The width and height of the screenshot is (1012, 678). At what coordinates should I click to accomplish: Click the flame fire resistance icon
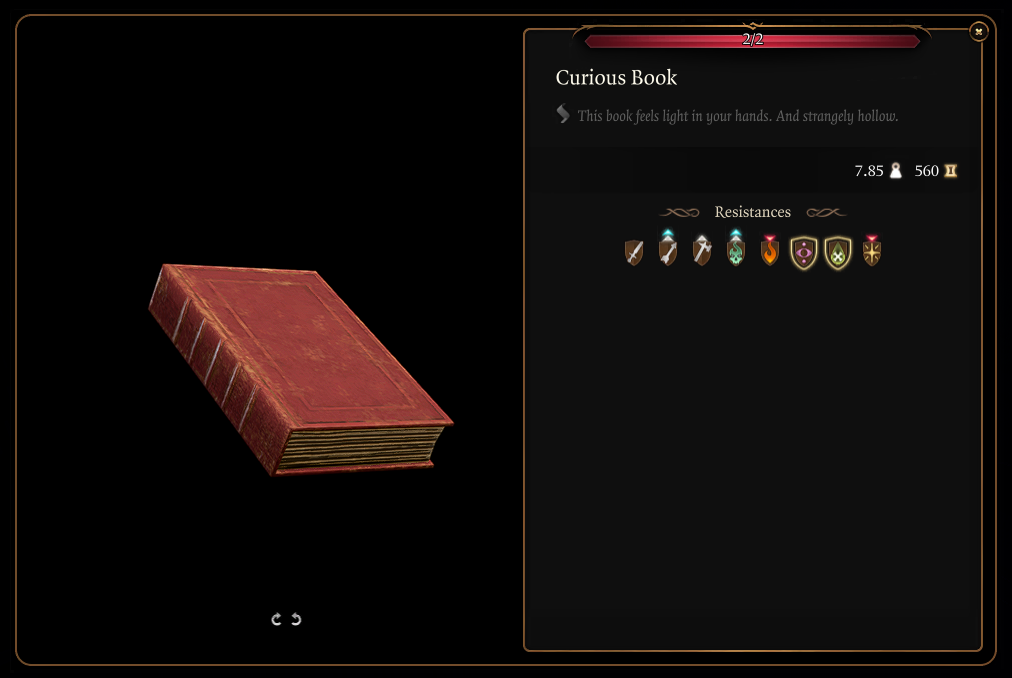pyautogui.click(x=770, y=252)
